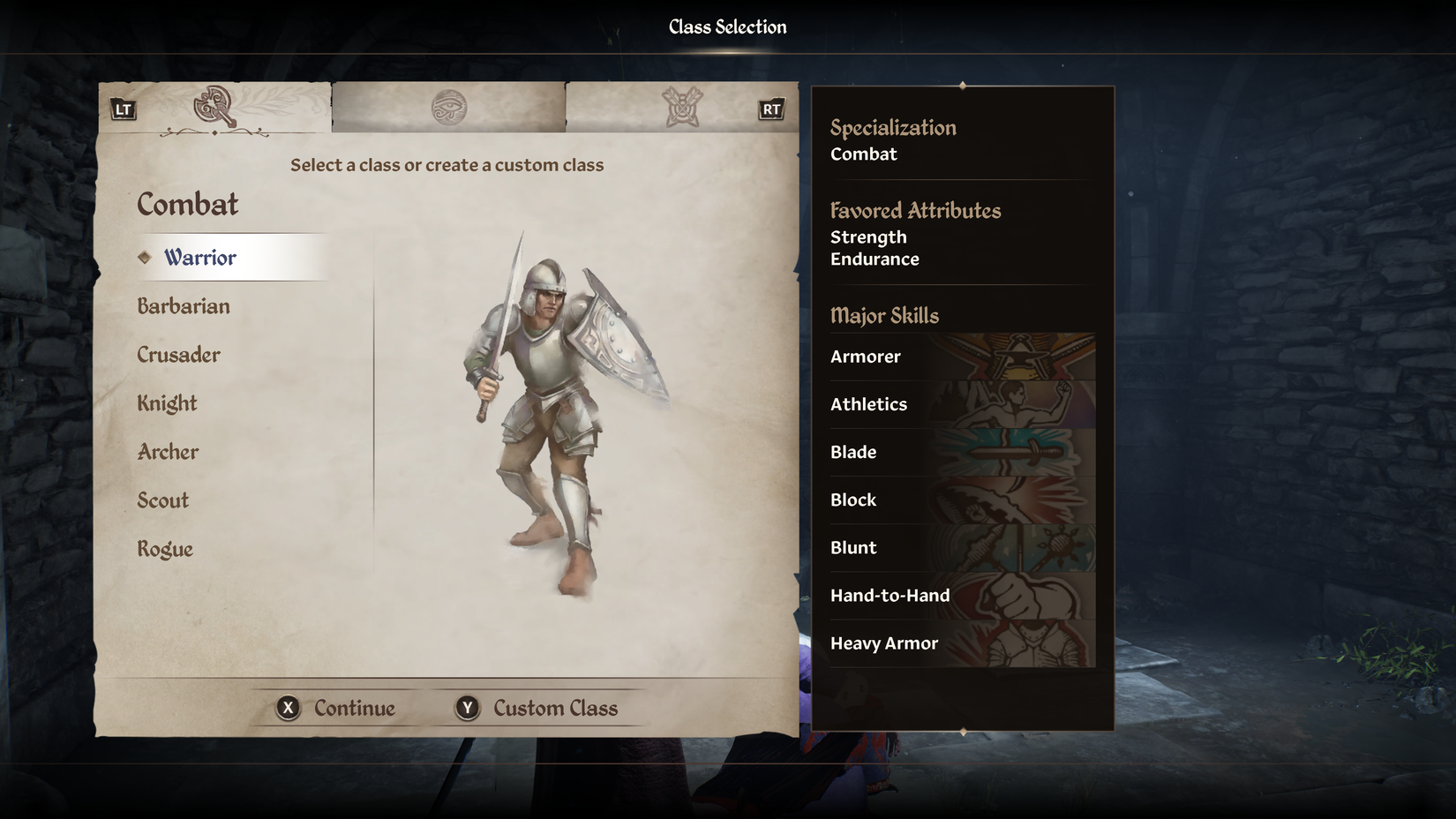Switch to the Combat axe-and-helmet tab
This screenshot has width=1456, height=819.
click(214, 108)
